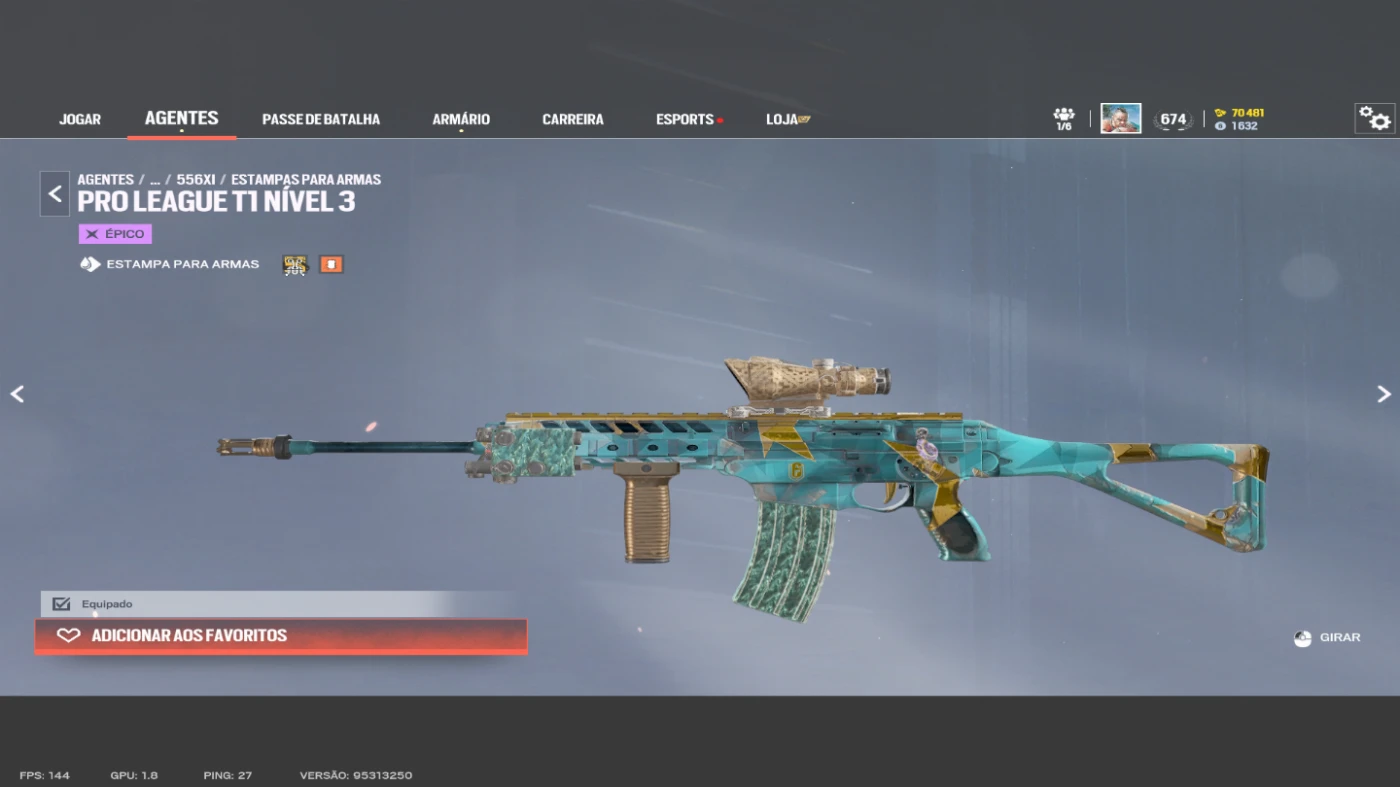Open the Jogar tab

80,119
